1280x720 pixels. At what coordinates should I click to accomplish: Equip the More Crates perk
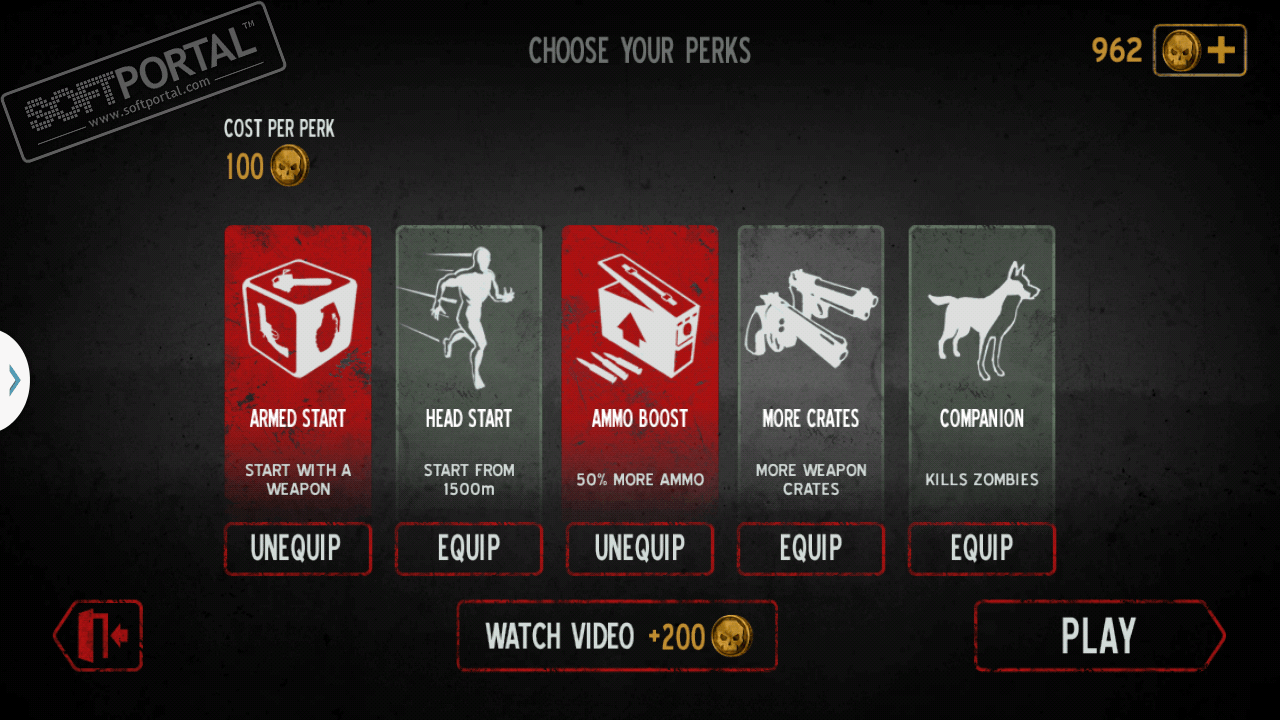tap(811, 548)
